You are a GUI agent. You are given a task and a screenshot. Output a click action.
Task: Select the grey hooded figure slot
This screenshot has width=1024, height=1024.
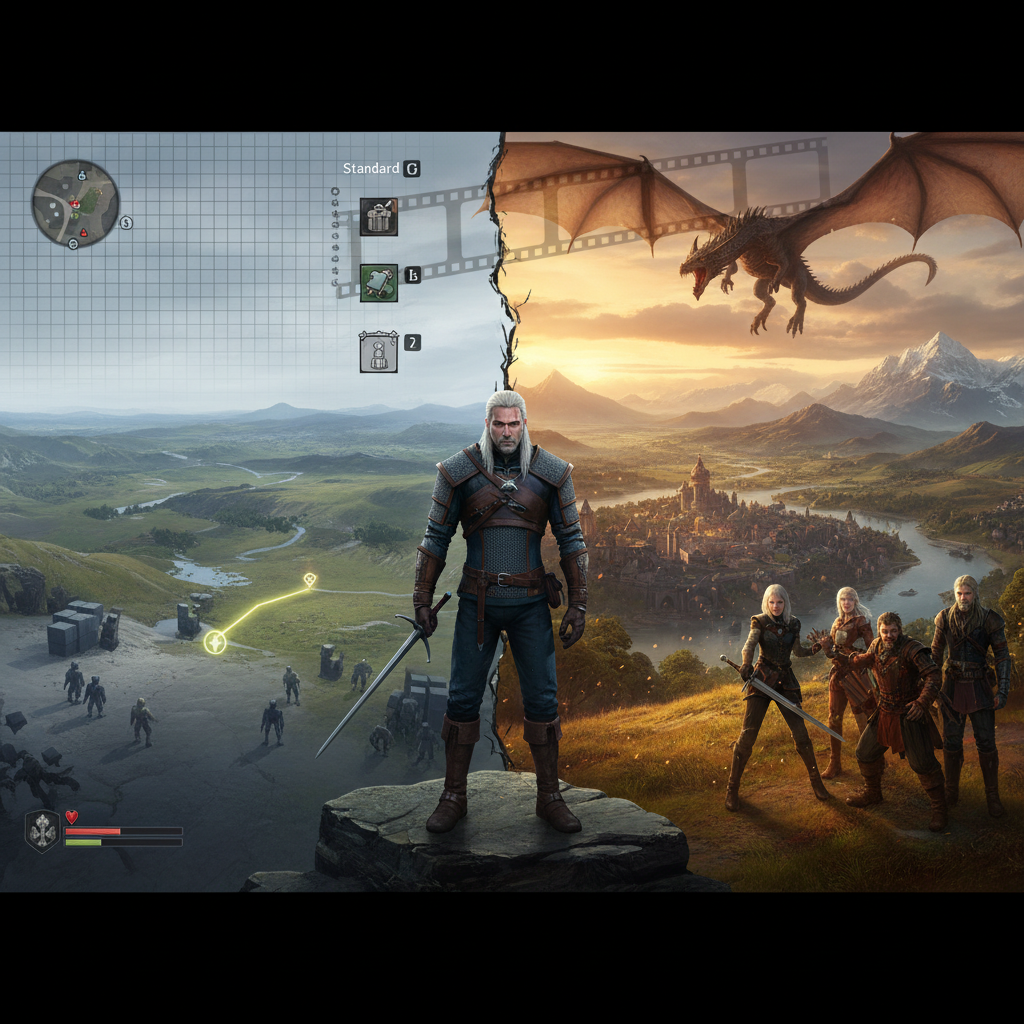pos(379,352)
